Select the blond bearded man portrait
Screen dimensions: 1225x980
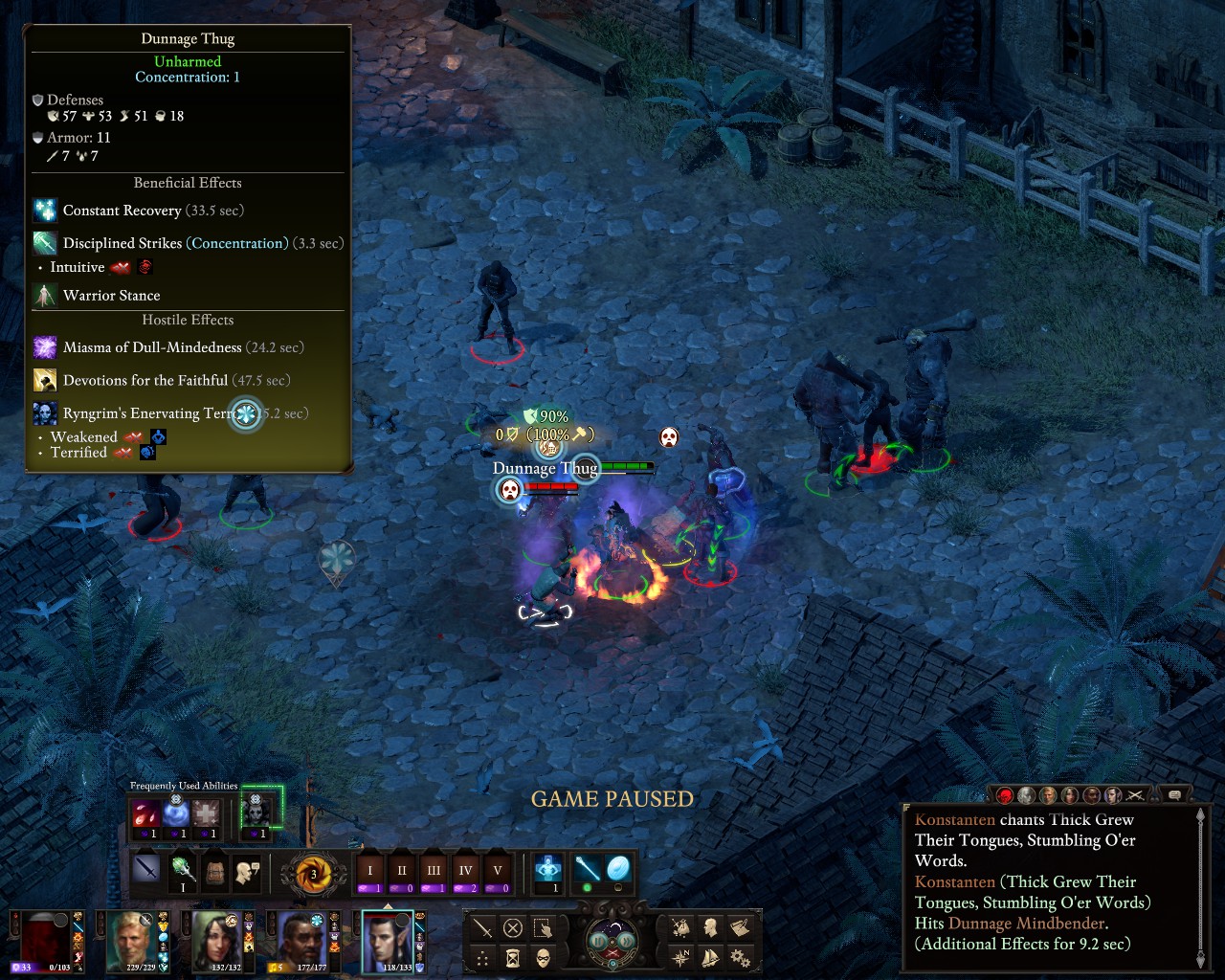pos(133,940)
